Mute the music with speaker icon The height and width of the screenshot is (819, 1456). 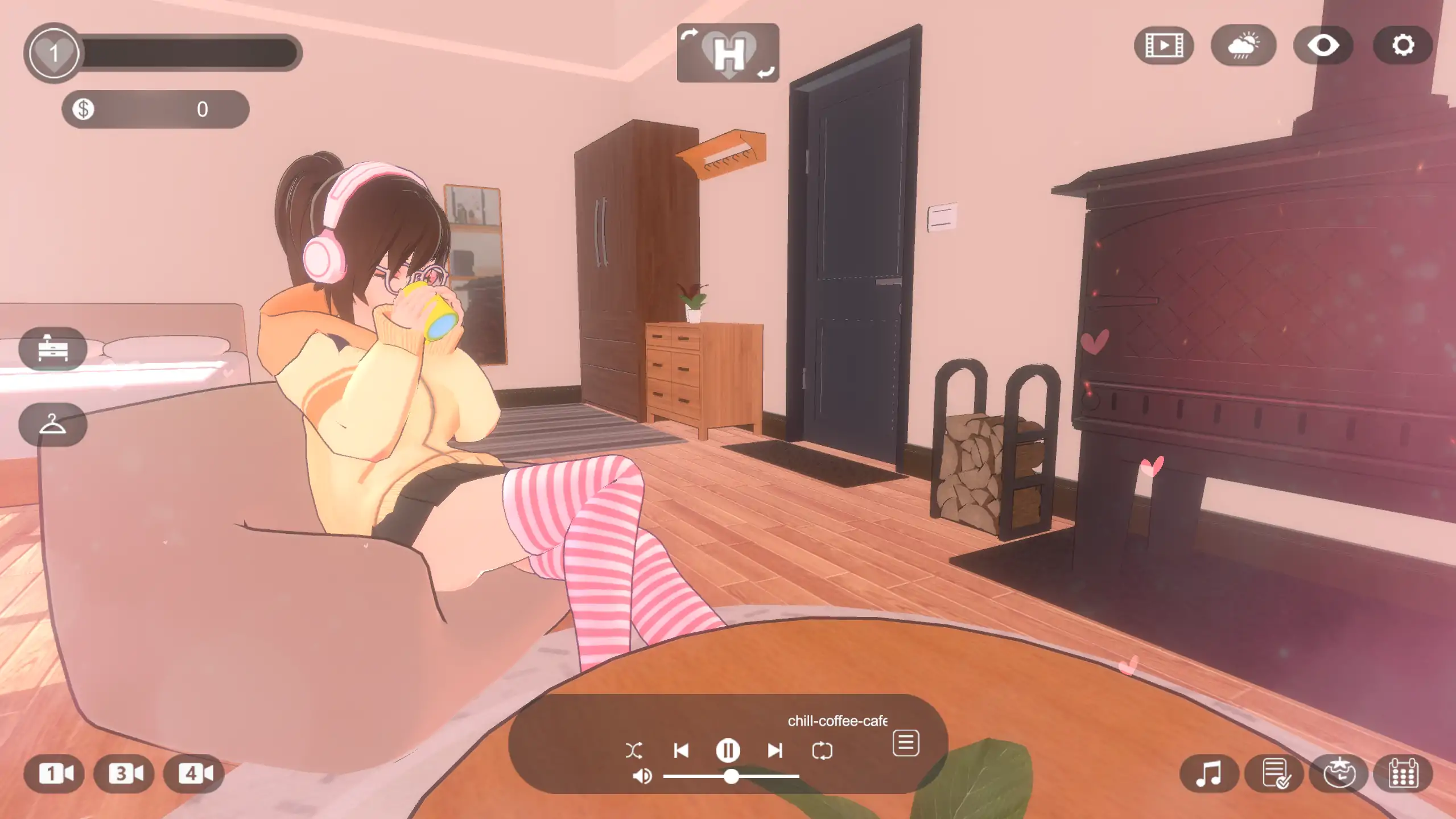(642, 776)
